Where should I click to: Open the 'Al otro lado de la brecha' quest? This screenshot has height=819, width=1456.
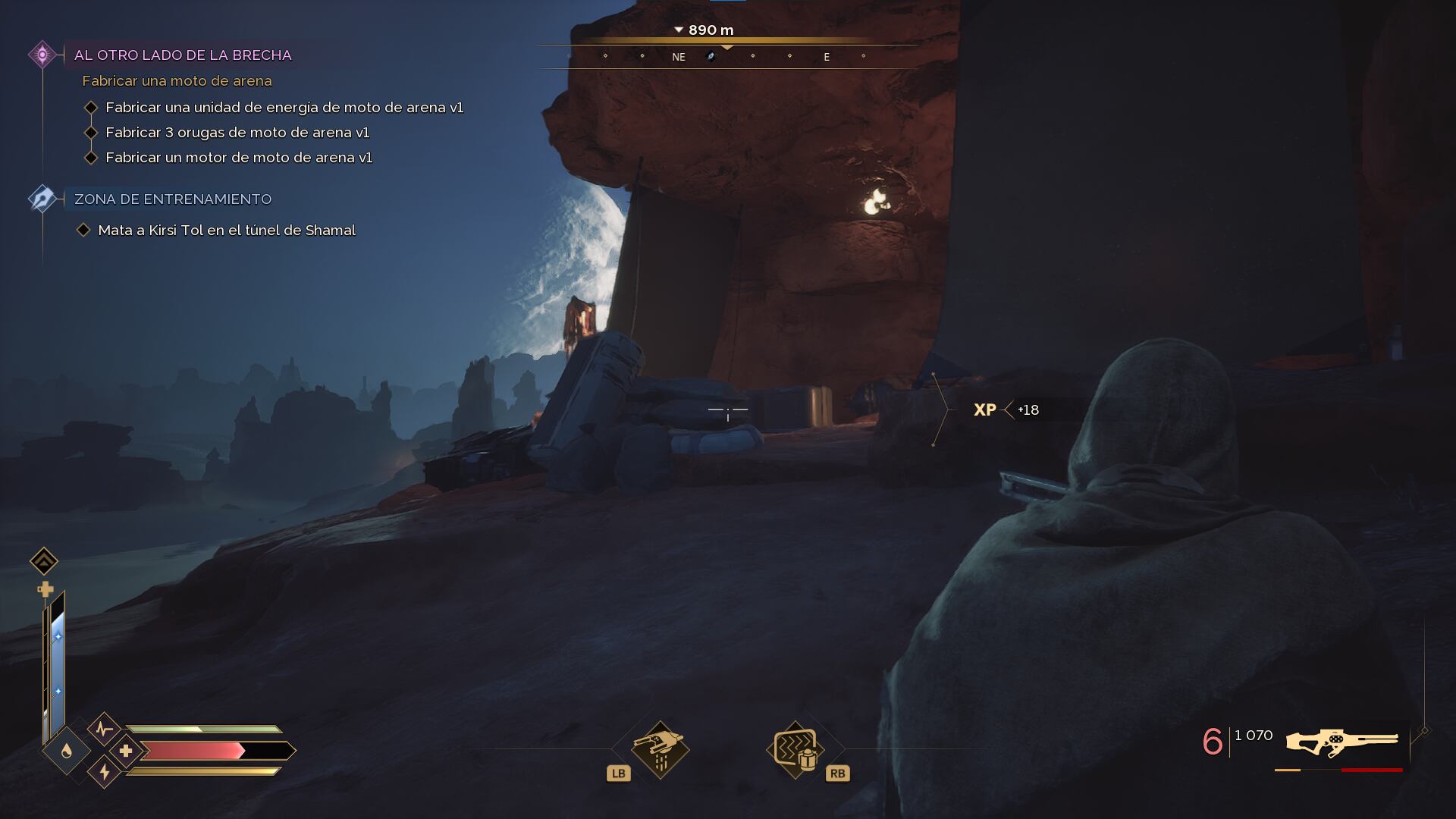pos(183,55)
